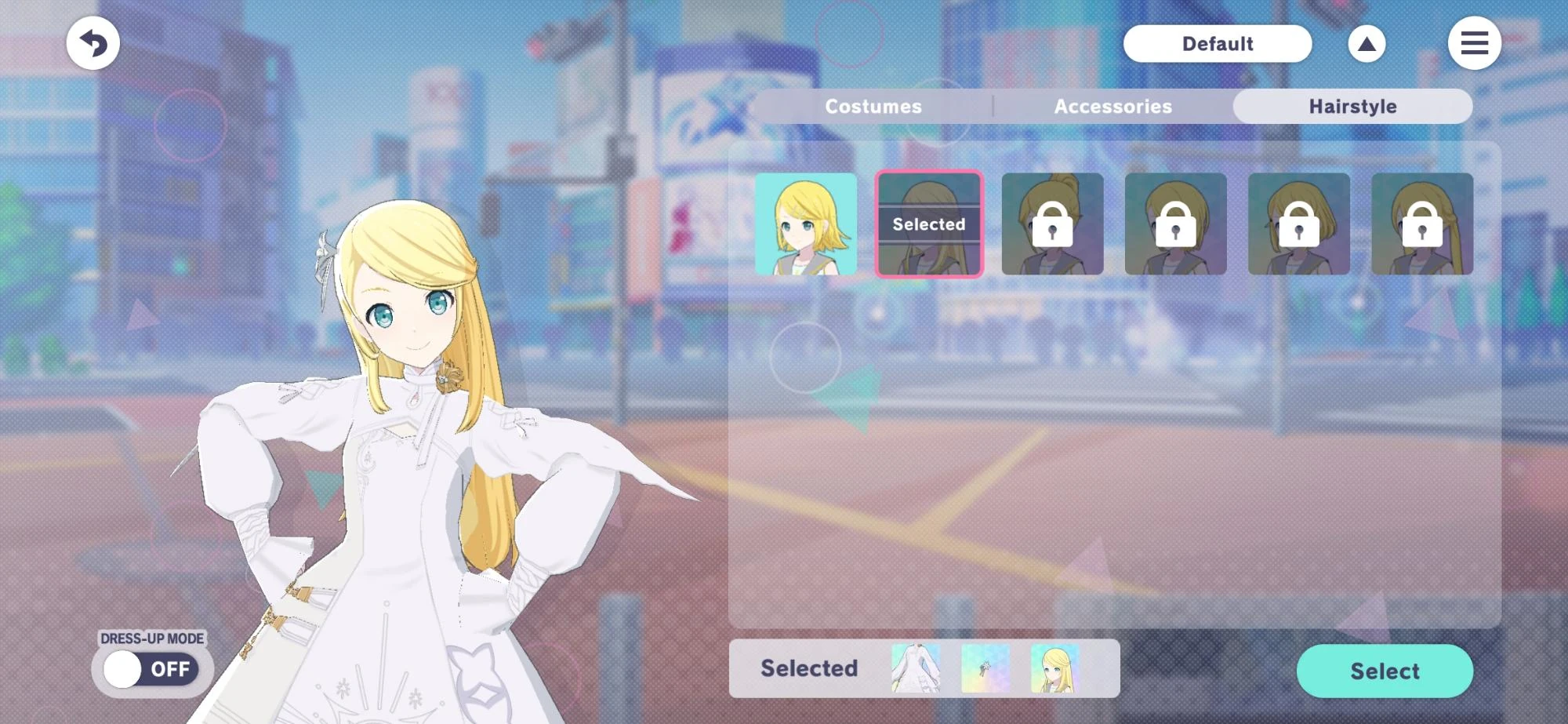Choose the short blonde hairstyle thumbnail
1568x724 pixels.
point(804,224)
